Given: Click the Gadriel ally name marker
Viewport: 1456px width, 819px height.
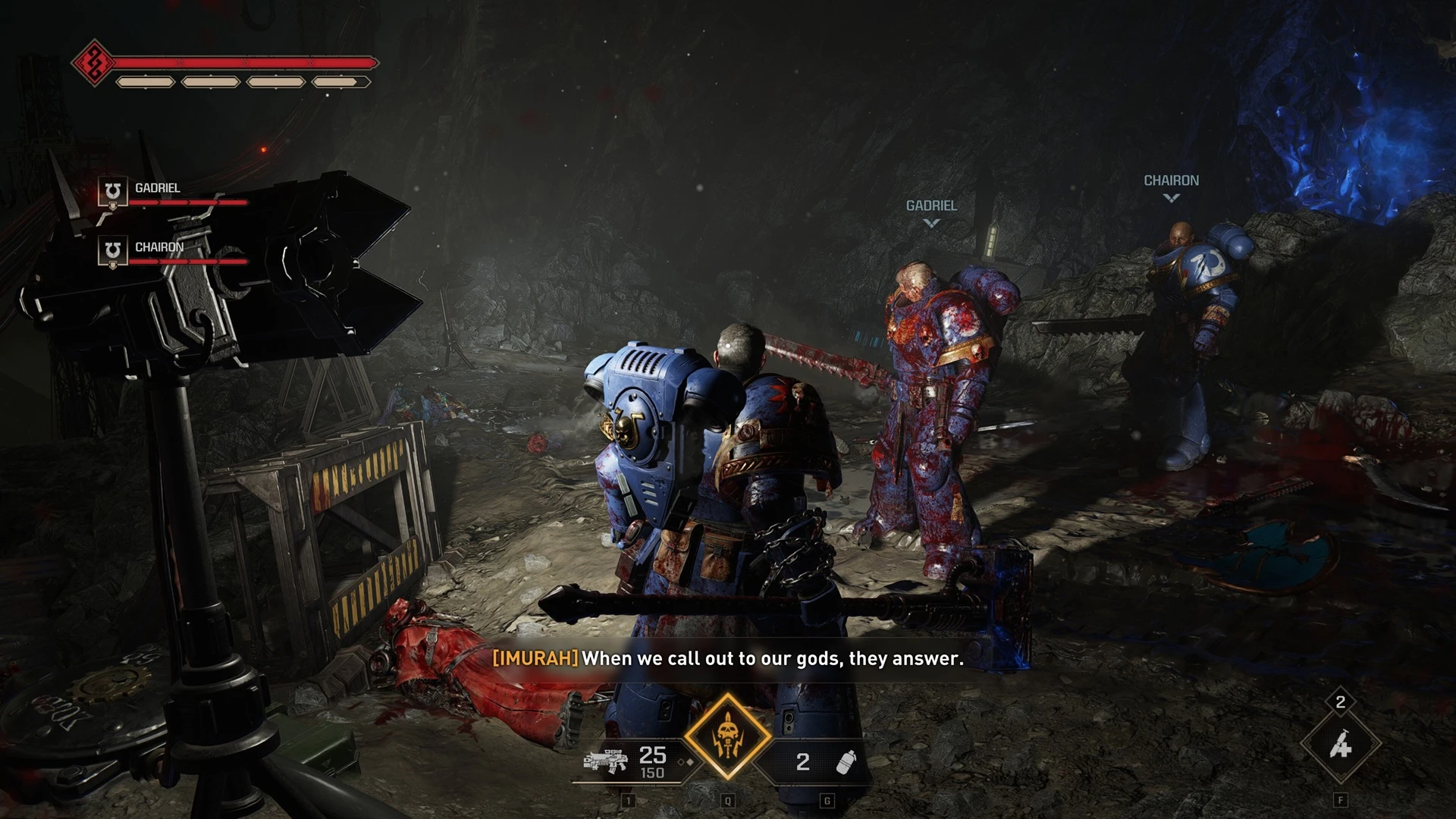Looking at the screenshot, I should tap(931, 206).
